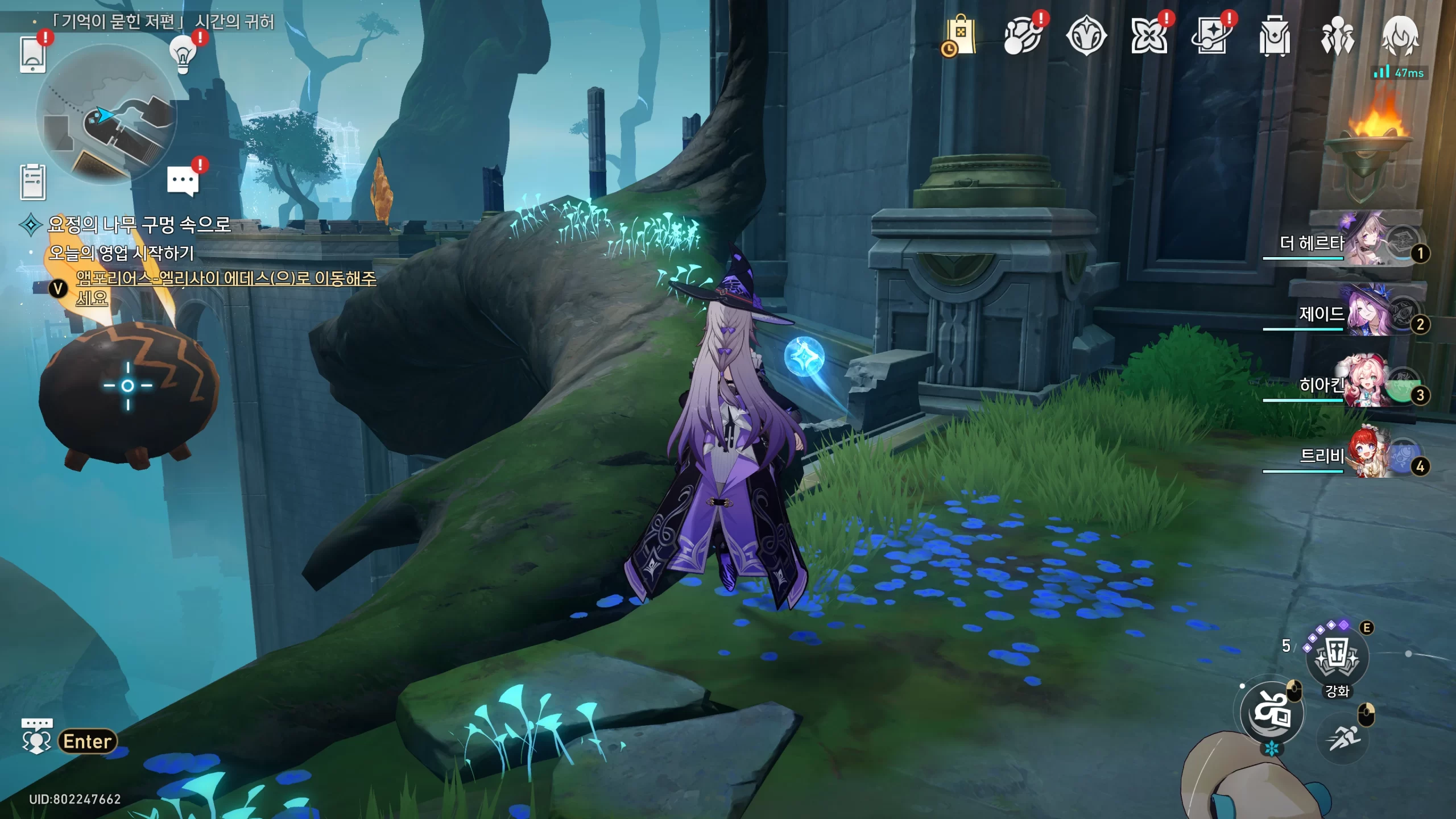The height and width of the screenshot is (819, 1456).
Task: Open the phone menu icon
Action: (32, 55)
